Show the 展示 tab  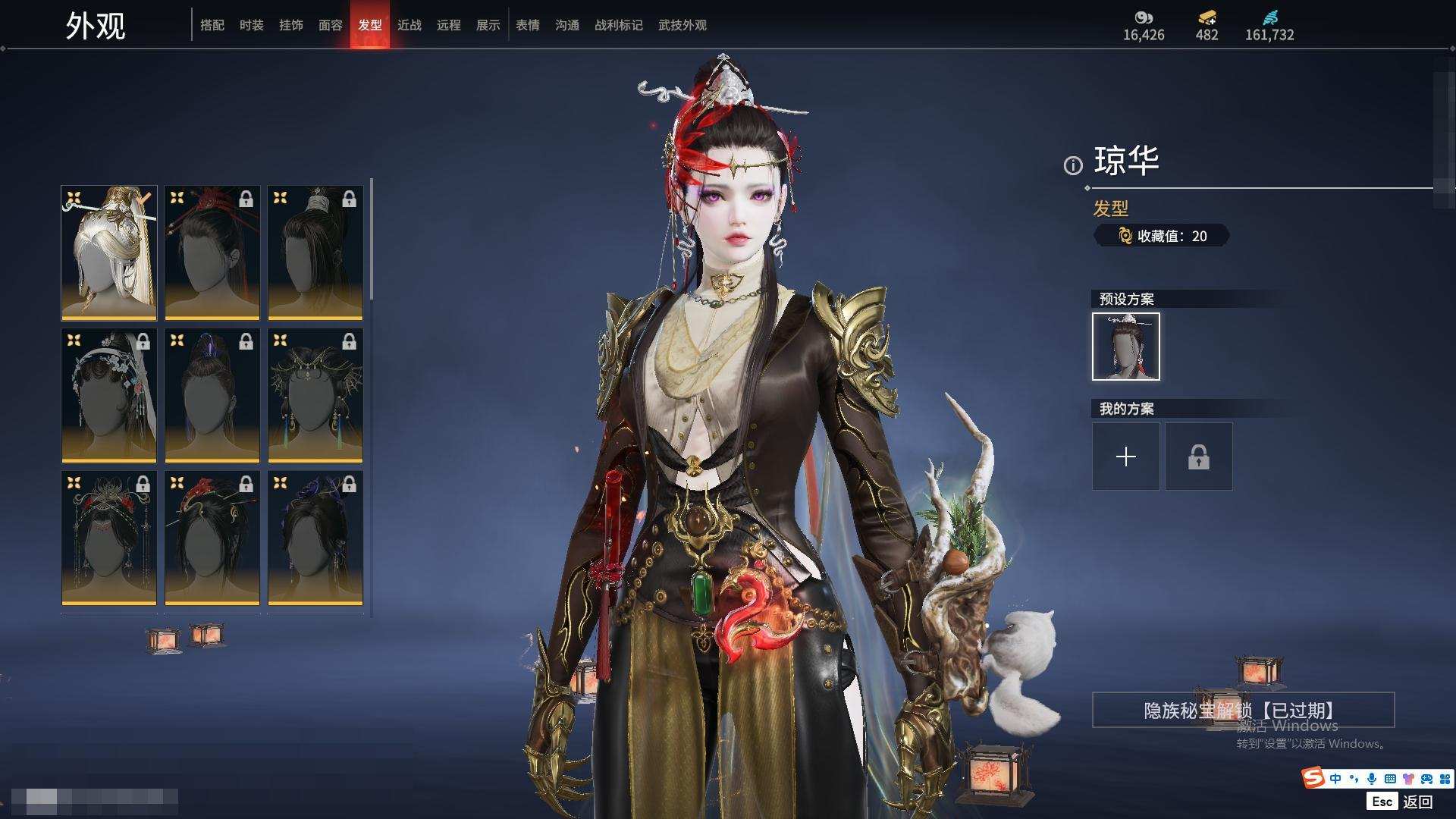tap(488, 25)
